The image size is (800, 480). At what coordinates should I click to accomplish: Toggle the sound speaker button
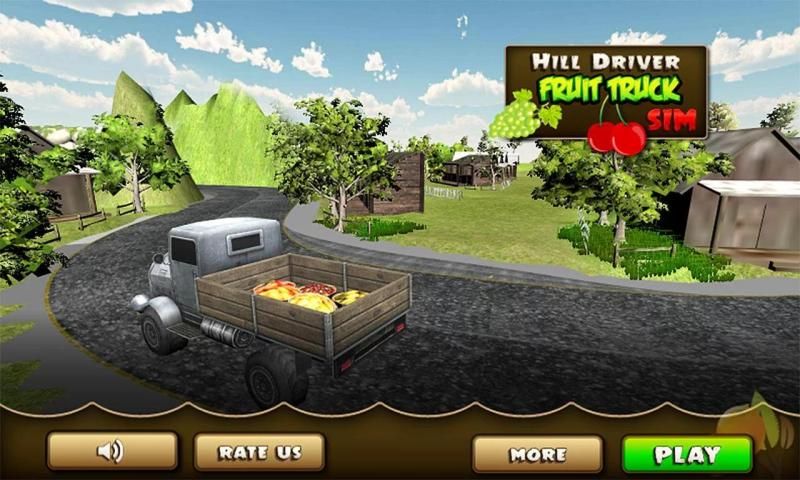[x=112, y=451]
